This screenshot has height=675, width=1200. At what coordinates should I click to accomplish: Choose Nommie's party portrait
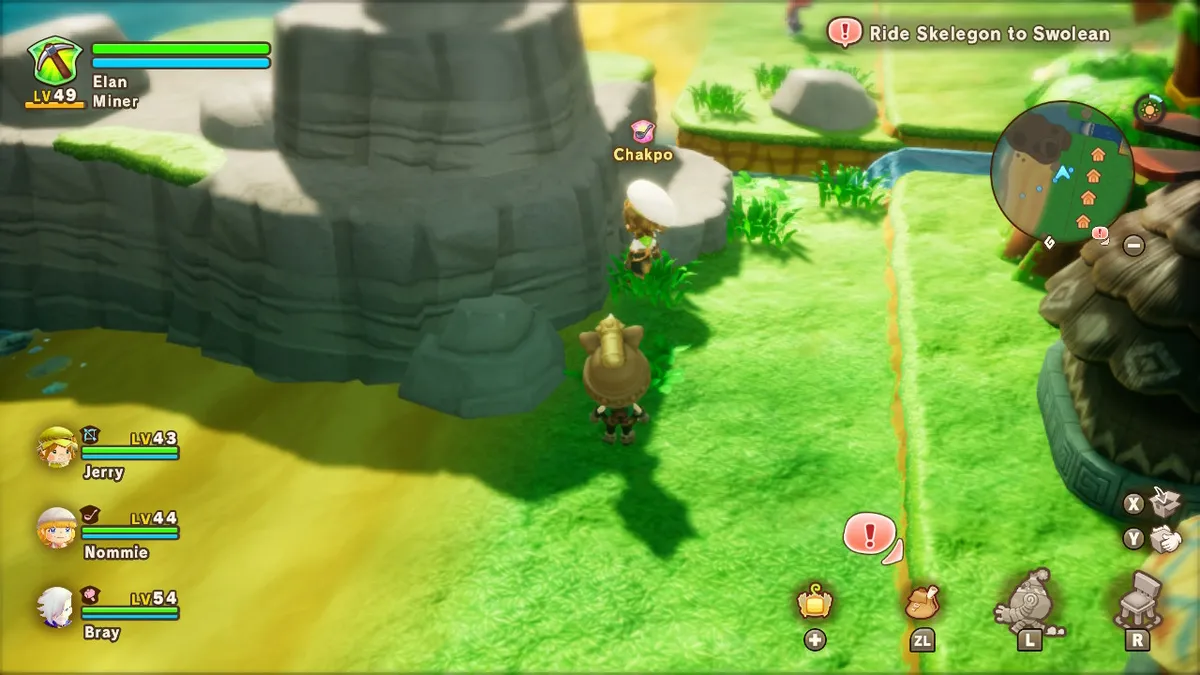pos(57,527)
